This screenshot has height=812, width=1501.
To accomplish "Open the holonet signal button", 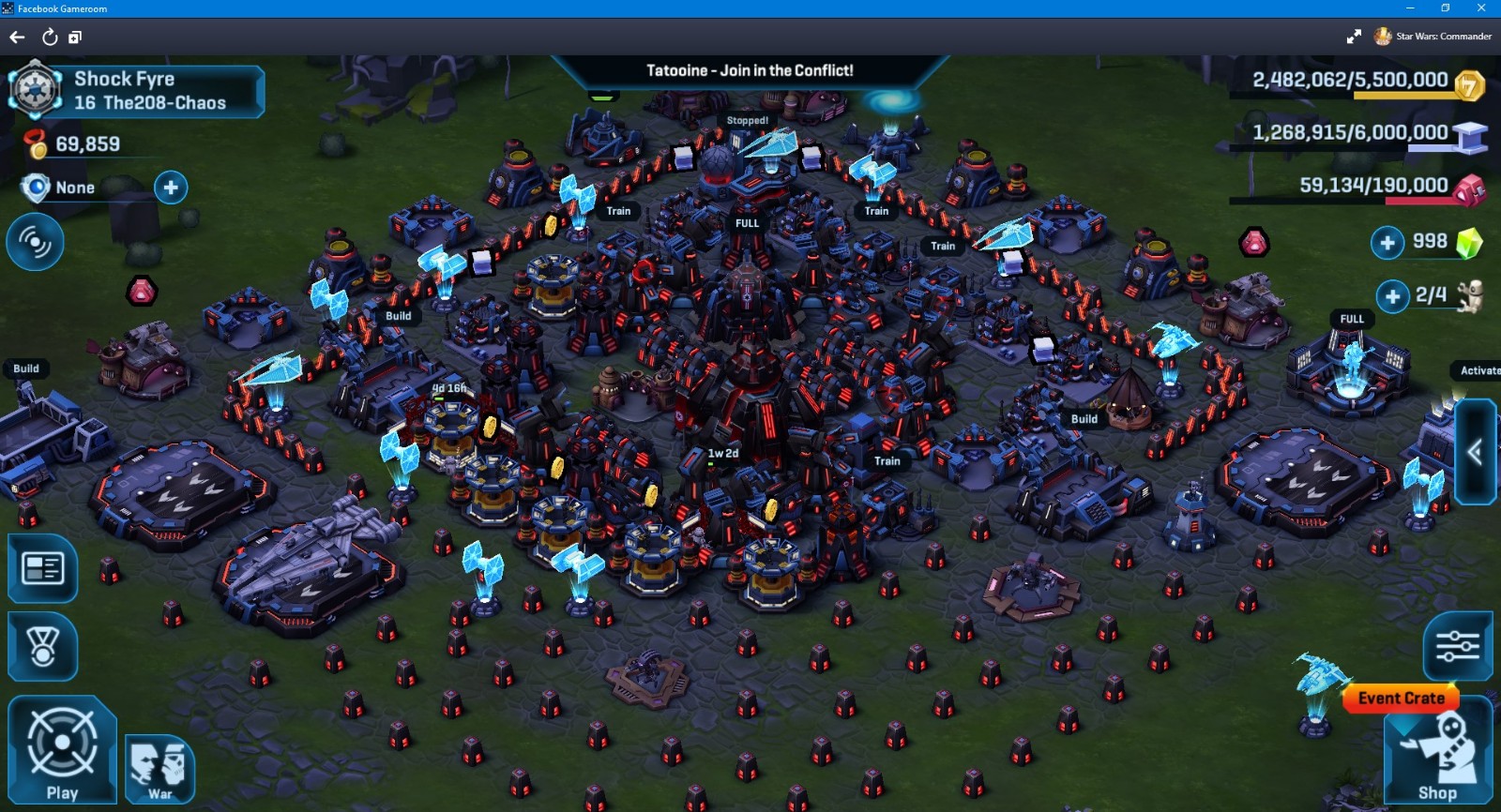I will click(35, 242).
